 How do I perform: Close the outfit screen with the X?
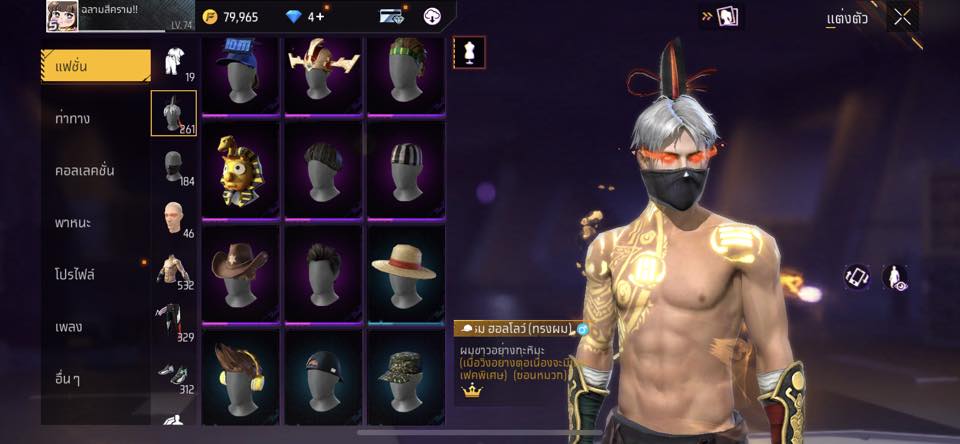[x=903, y=16]
